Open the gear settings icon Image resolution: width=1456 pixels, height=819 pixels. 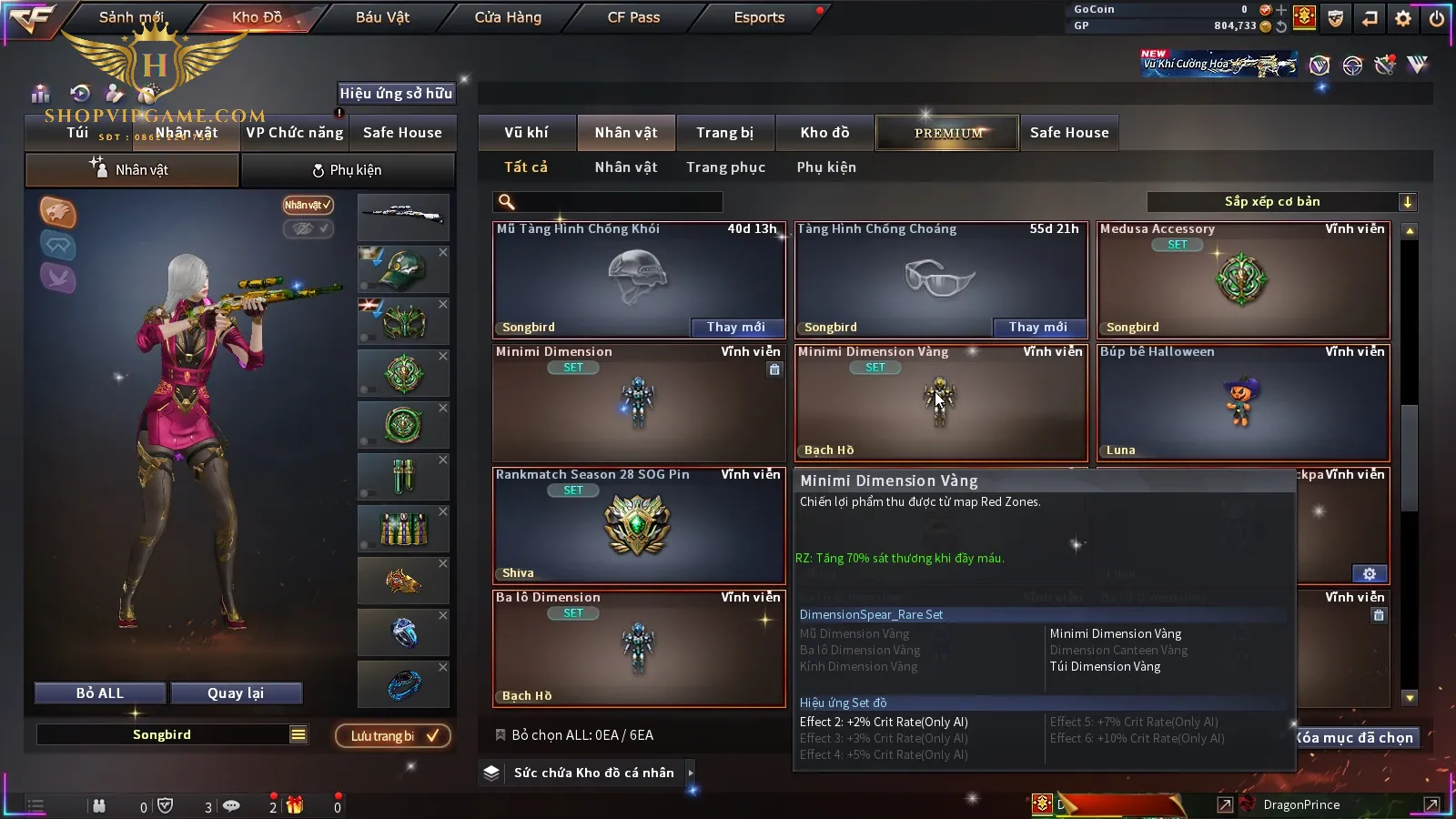pos(1402,18)
